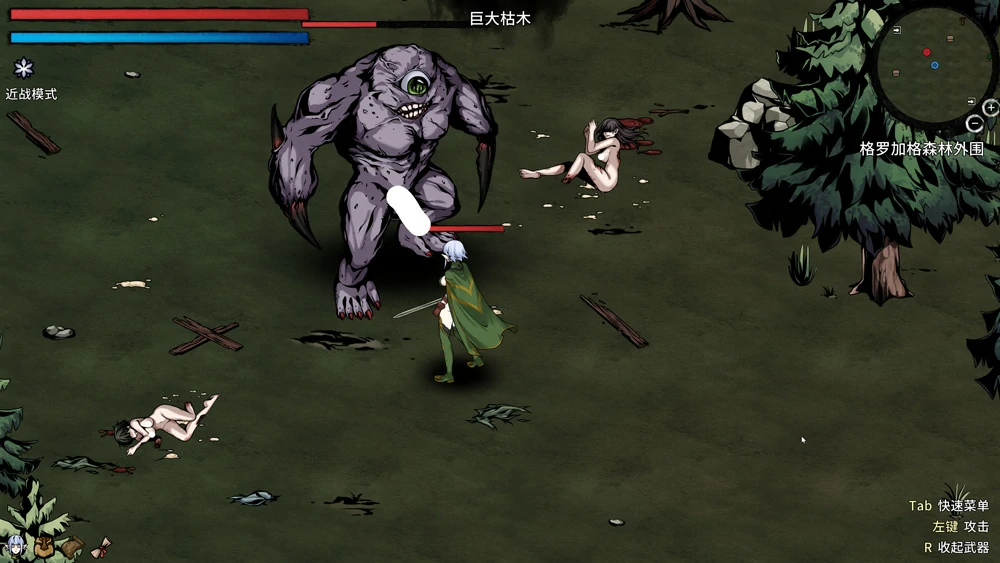Select the leather pouch icon
The image size is (1000, 563).
[72, 546]
